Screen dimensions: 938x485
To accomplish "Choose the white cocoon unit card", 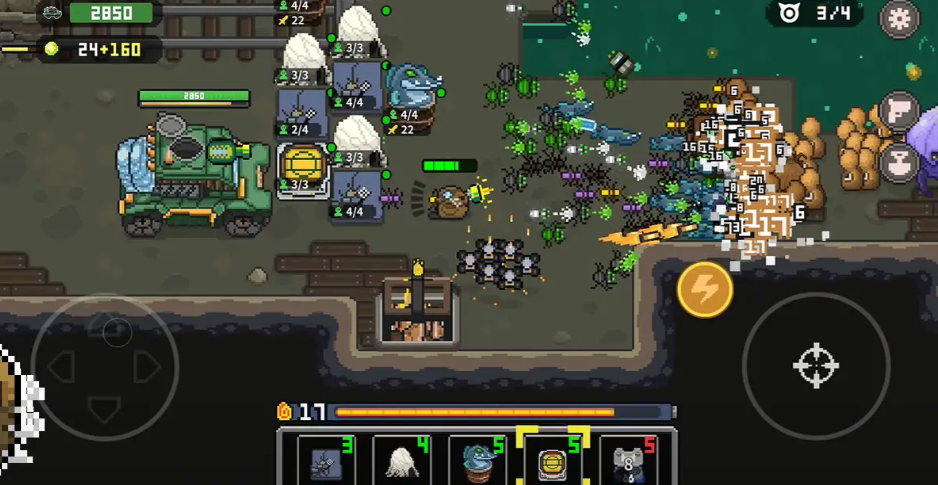I will coord(402,461).
